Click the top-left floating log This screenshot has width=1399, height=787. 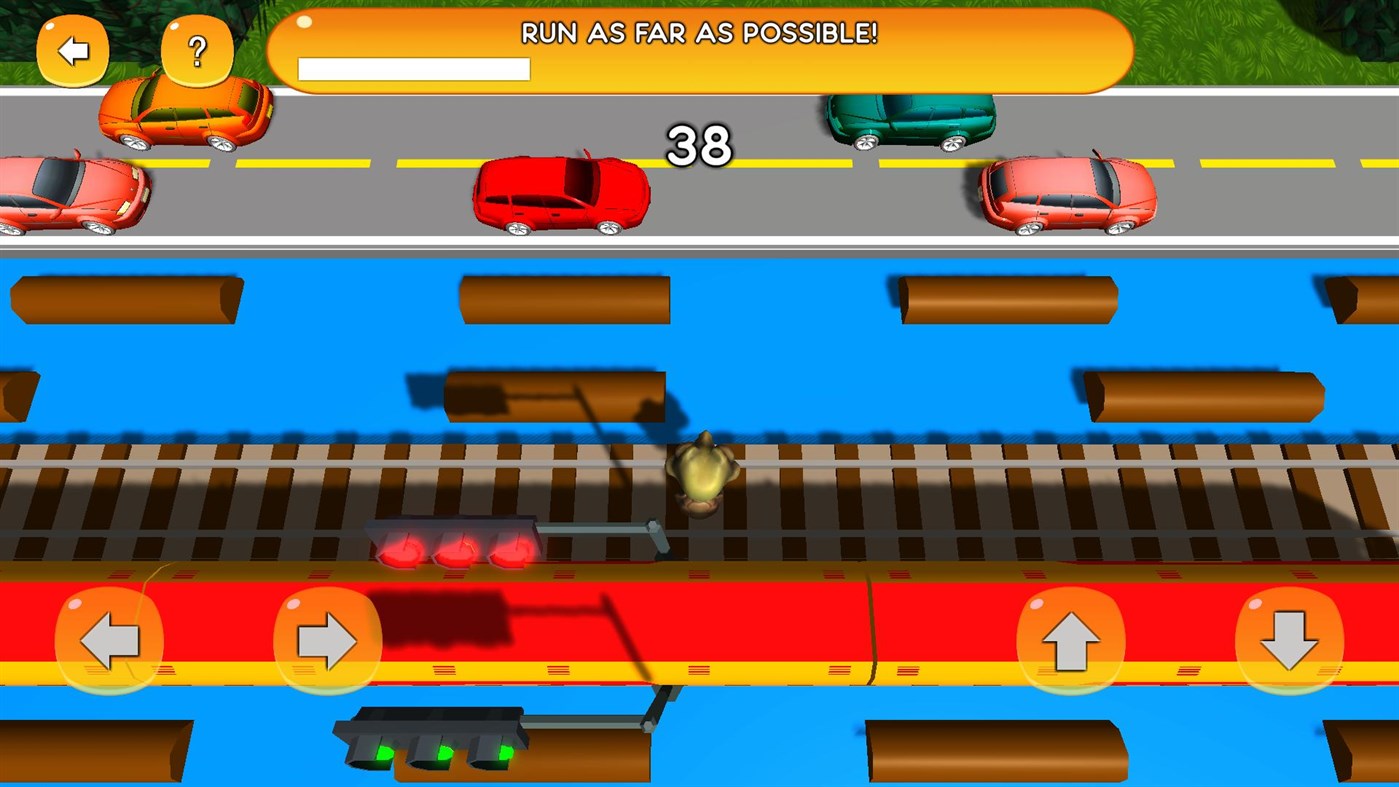tap(125, 300)
